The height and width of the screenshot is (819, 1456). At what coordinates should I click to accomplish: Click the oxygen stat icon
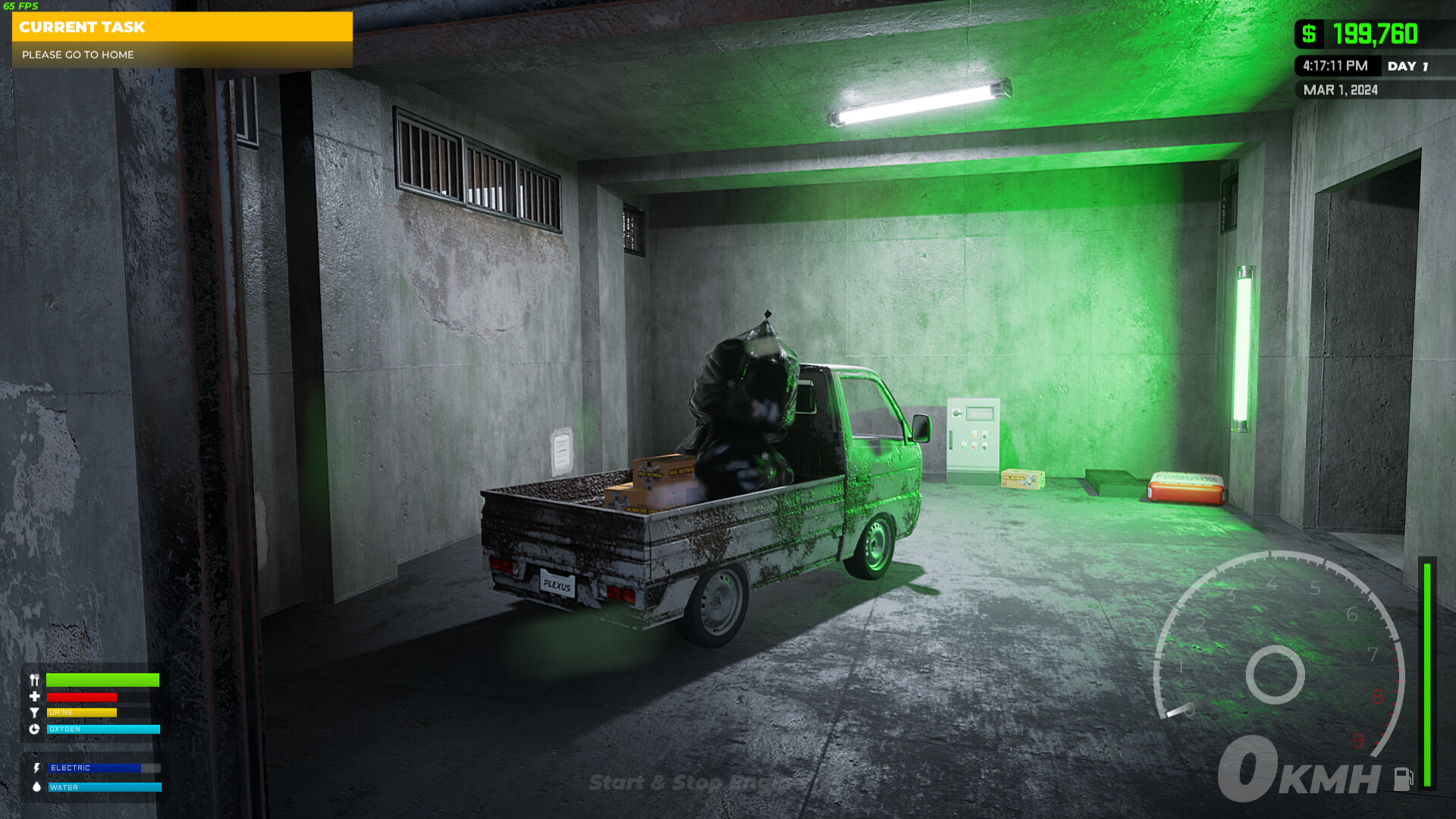tap(34, 729)
